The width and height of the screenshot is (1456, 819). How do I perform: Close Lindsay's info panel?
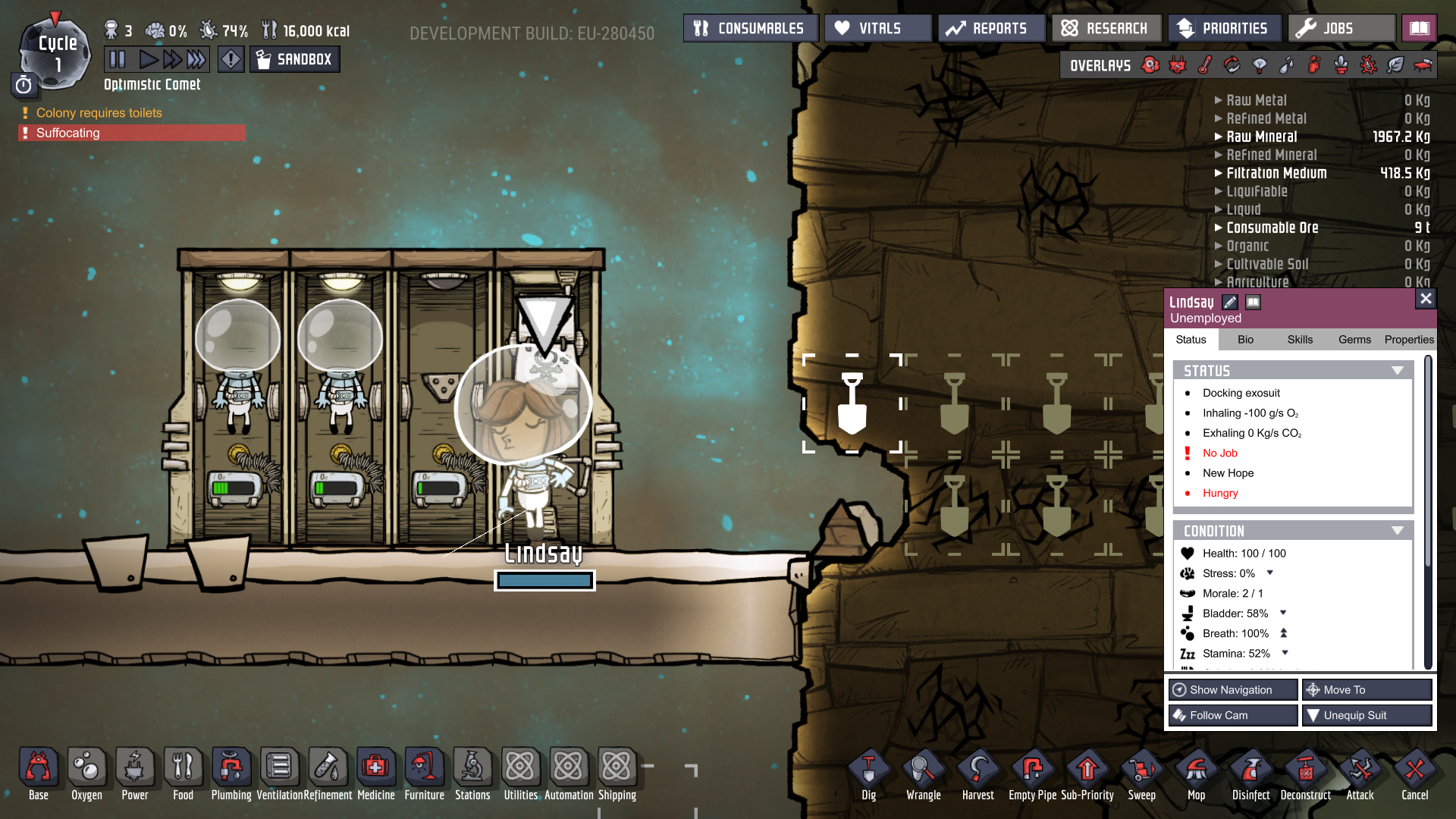(x=1426, y=299)
